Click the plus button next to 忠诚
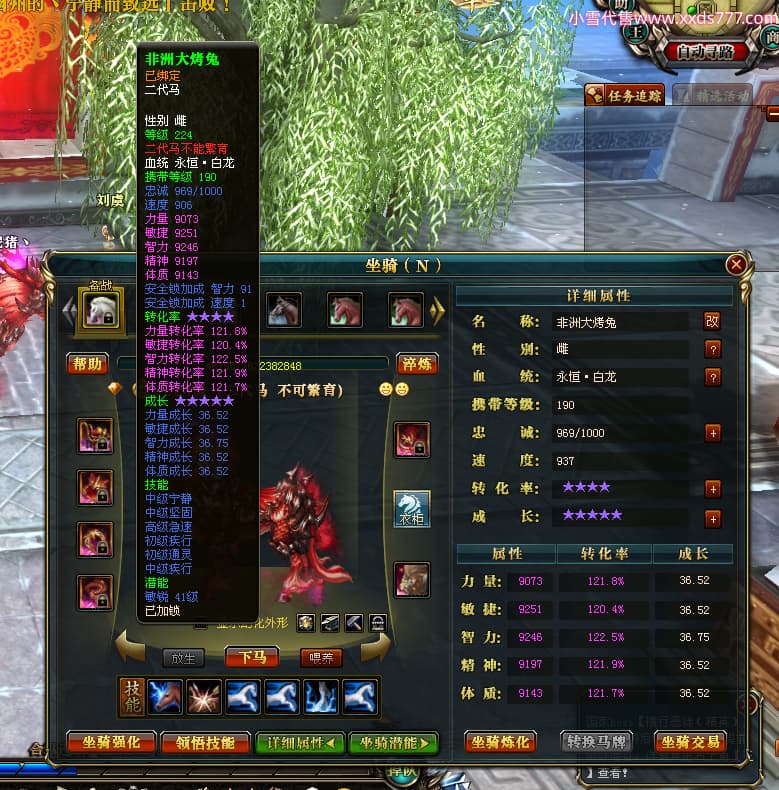The width and height of the screenshot is (779, 790). pos(712,433)
